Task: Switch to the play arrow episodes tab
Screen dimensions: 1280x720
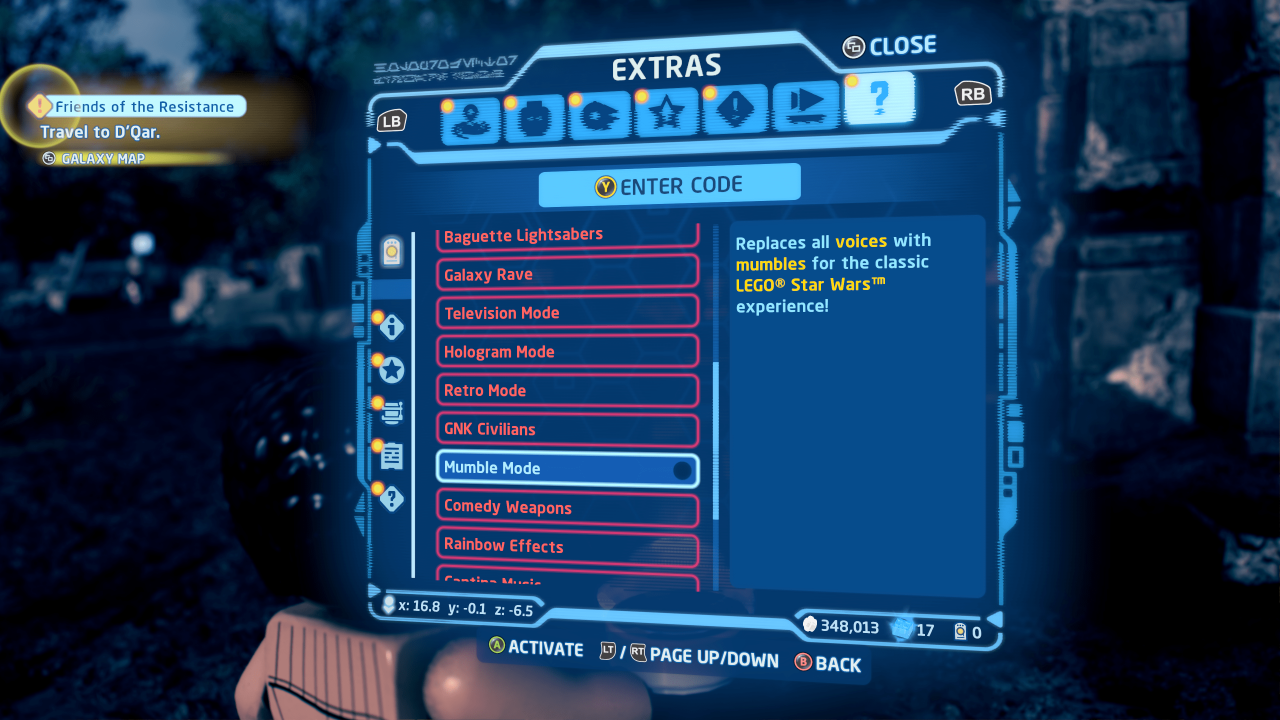Action: click(806, 105)
